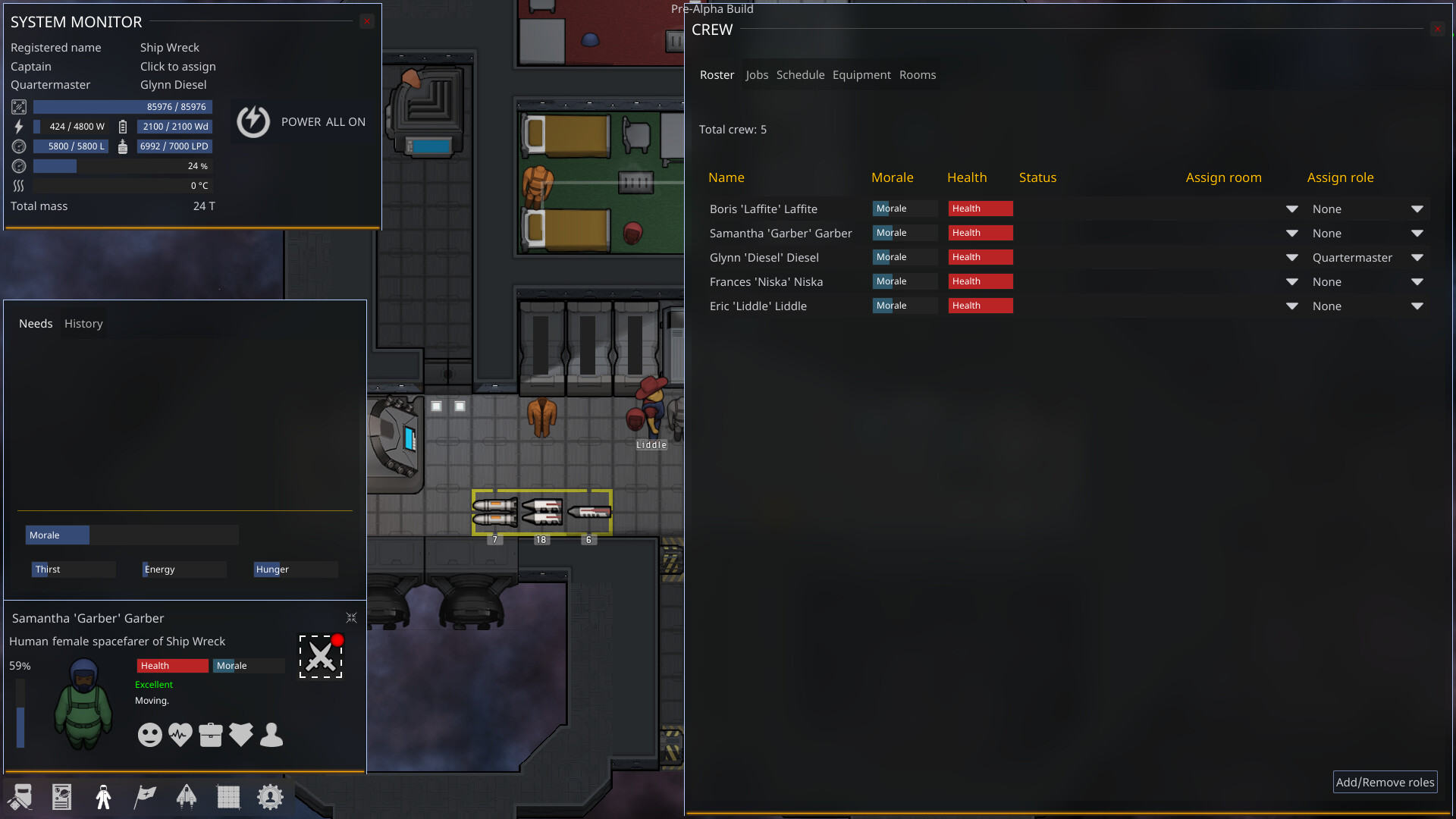Open the astronaut crew icon in the bottom toolbar
This screenshot has width=1456, height=819.
103,796
